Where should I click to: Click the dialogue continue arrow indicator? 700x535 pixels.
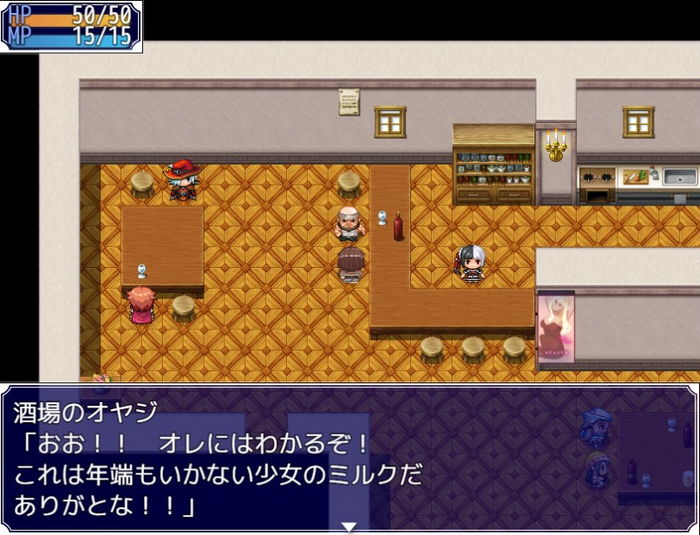tap(349, 525)
